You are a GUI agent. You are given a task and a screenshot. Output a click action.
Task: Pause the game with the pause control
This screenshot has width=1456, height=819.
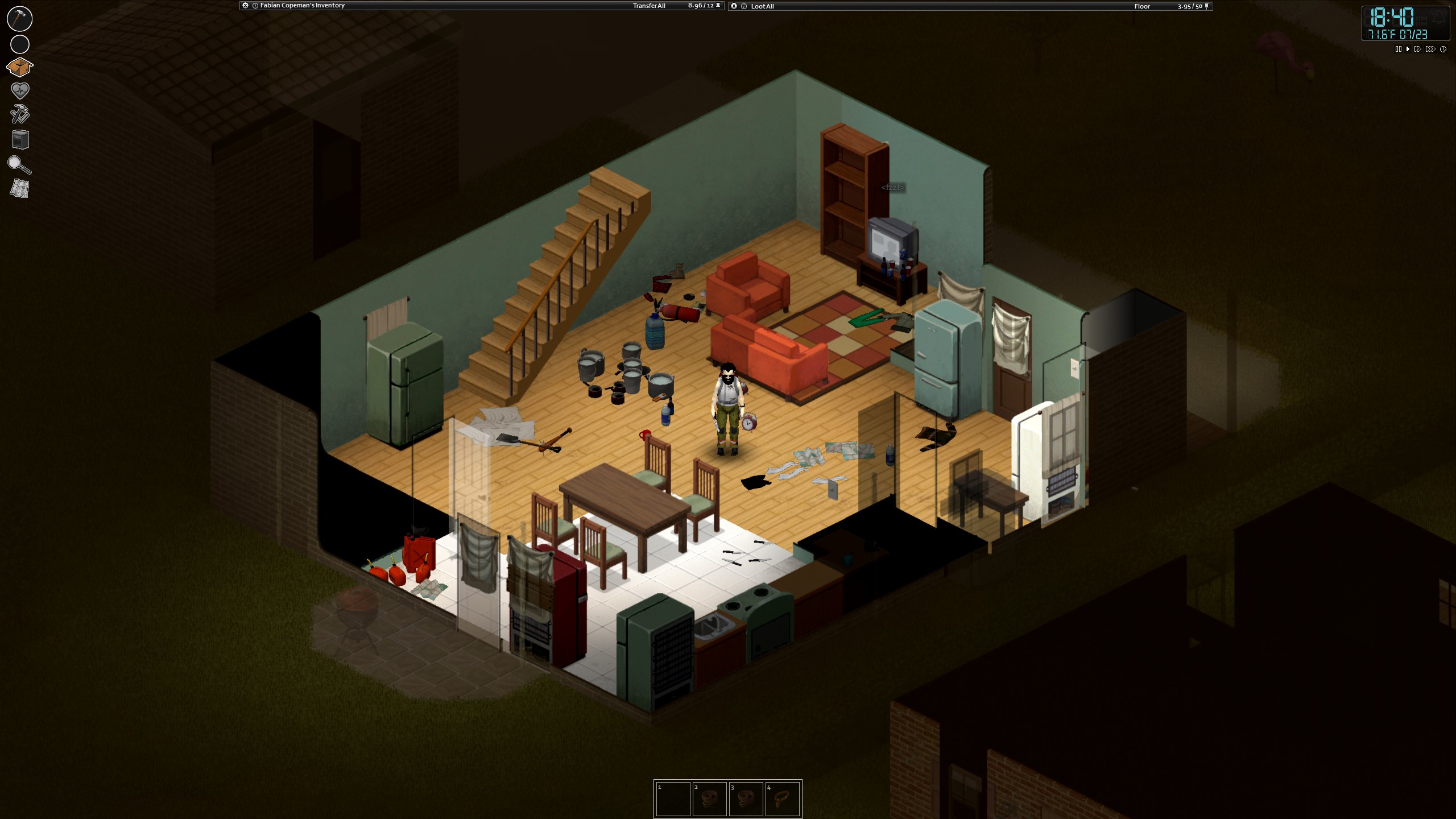[x=1398, y=49]
